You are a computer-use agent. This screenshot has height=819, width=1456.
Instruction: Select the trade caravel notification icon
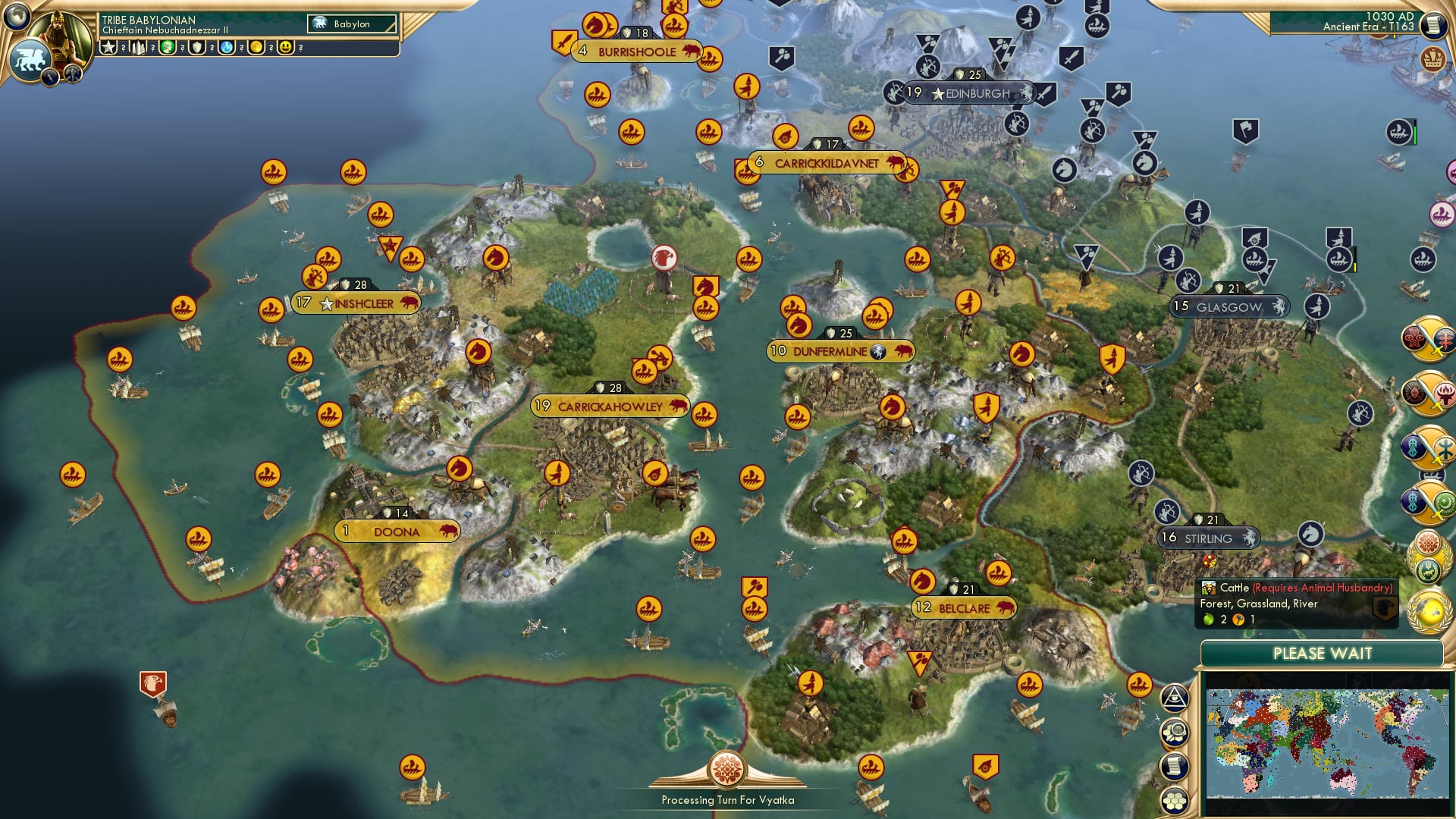1432,60
